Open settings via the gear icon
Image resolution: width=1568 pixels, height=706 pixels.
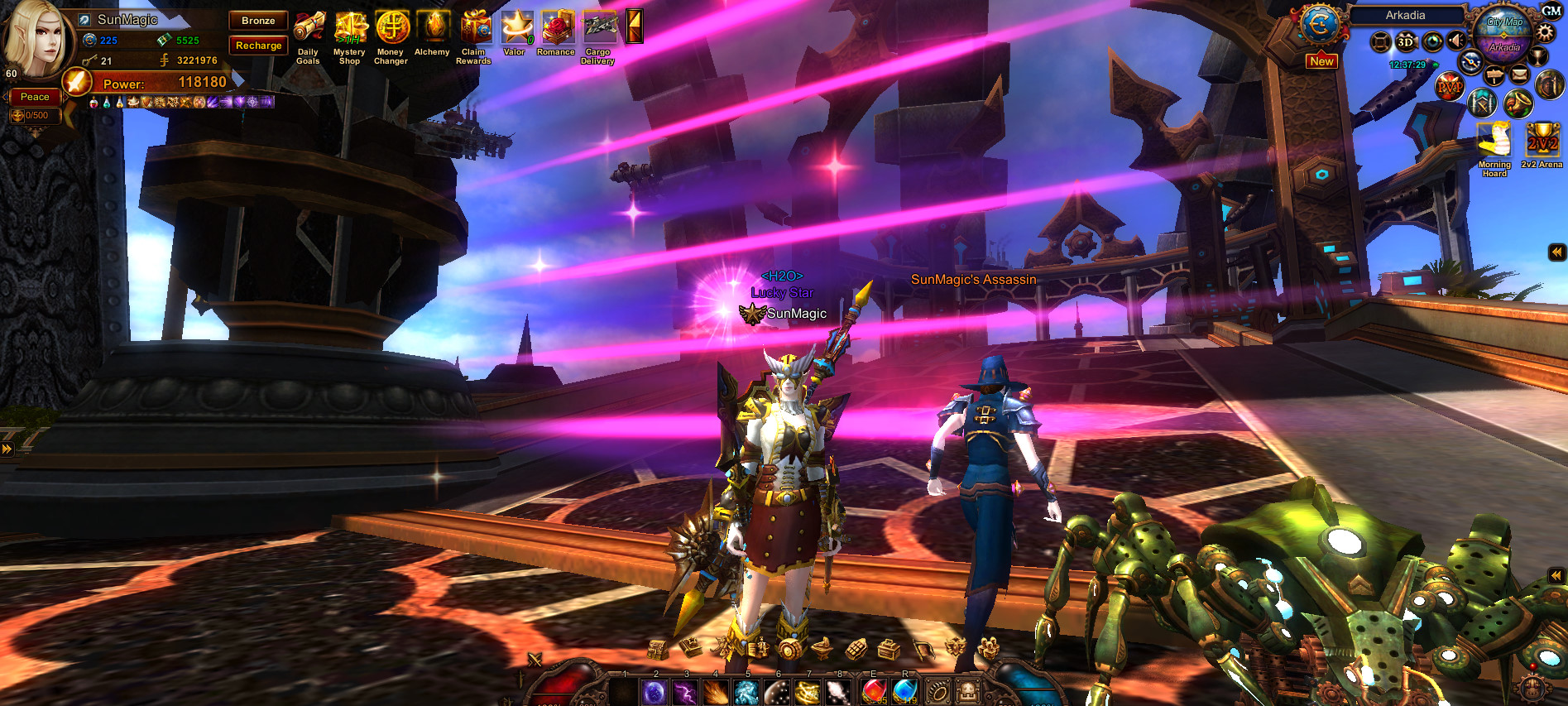(x=1545, y=34)
